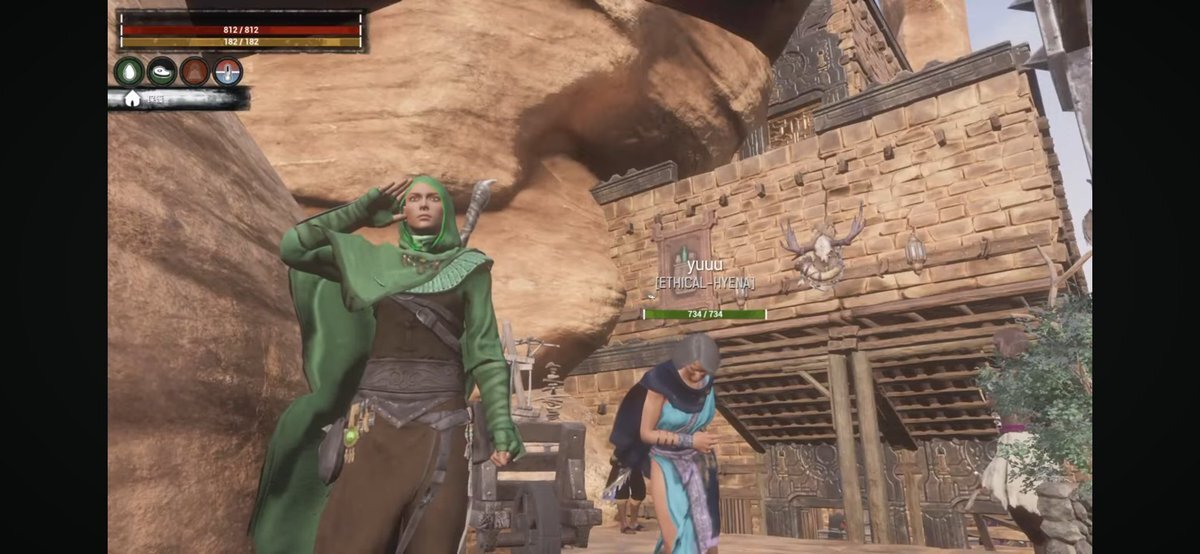The image size is (1200, 554).
Task: Click the brown weight encumbrance icon
Action: coord(195,72)
